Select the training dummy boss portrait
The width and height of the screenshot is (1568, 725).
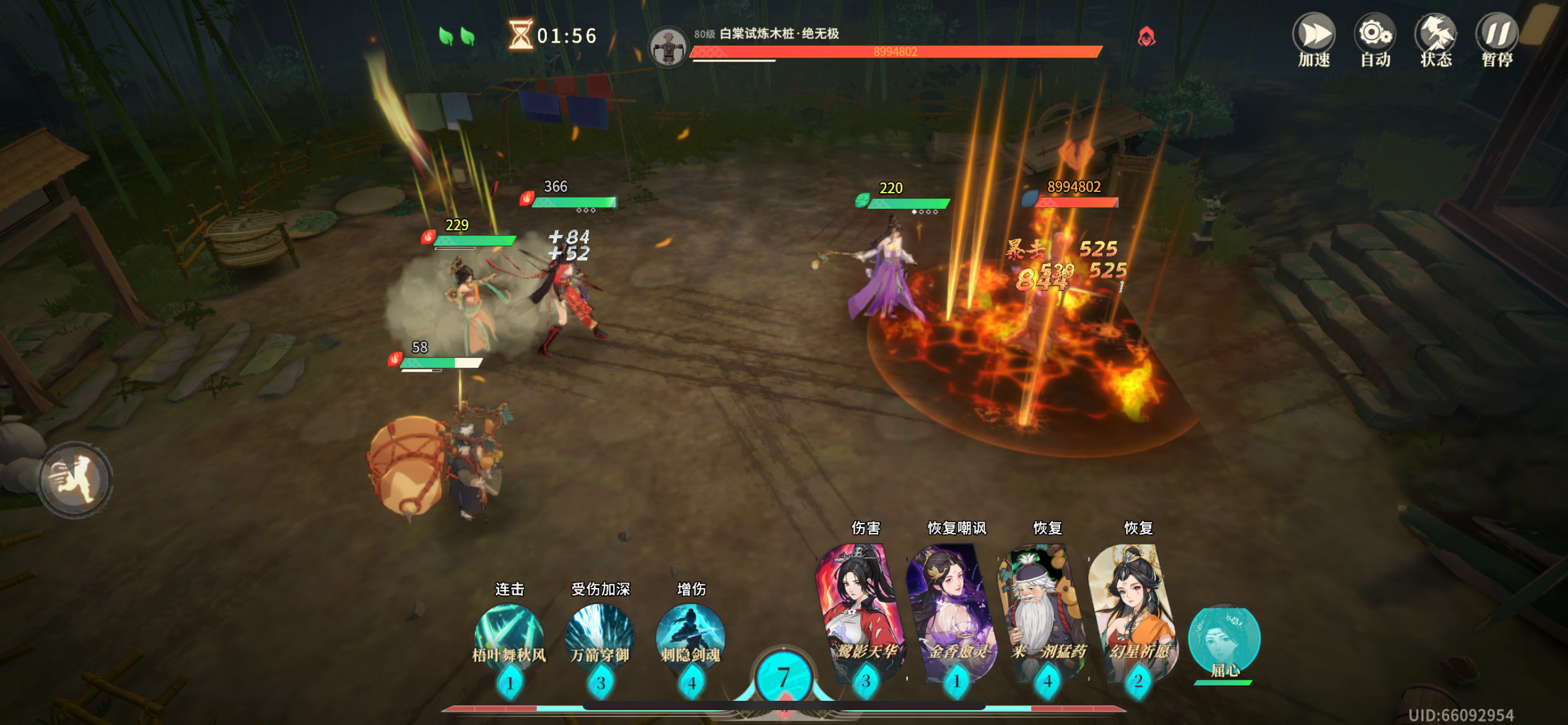[x=668, y=45]
